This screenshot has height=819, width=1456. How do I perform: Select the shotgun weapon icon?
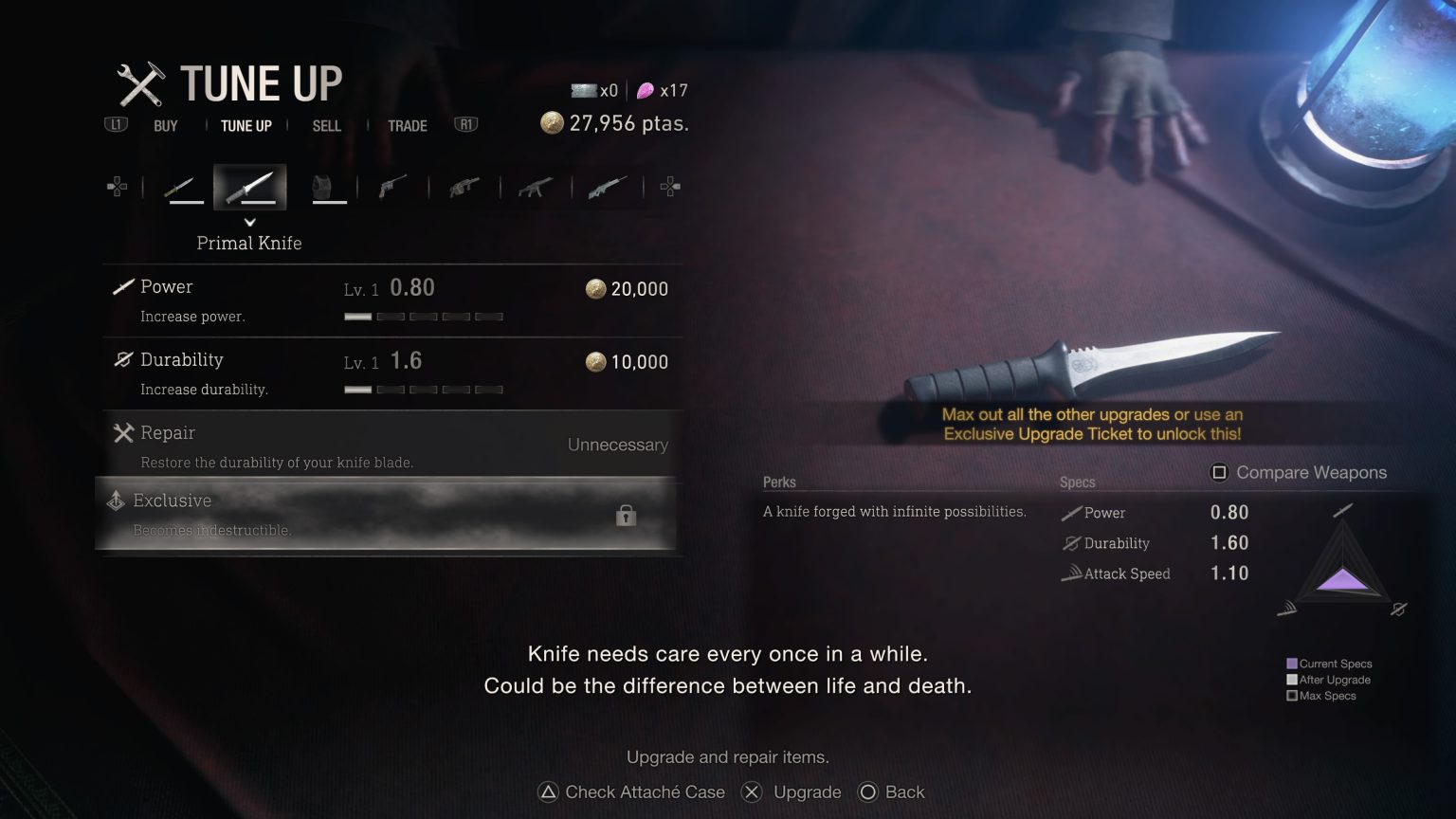[464, 187]
